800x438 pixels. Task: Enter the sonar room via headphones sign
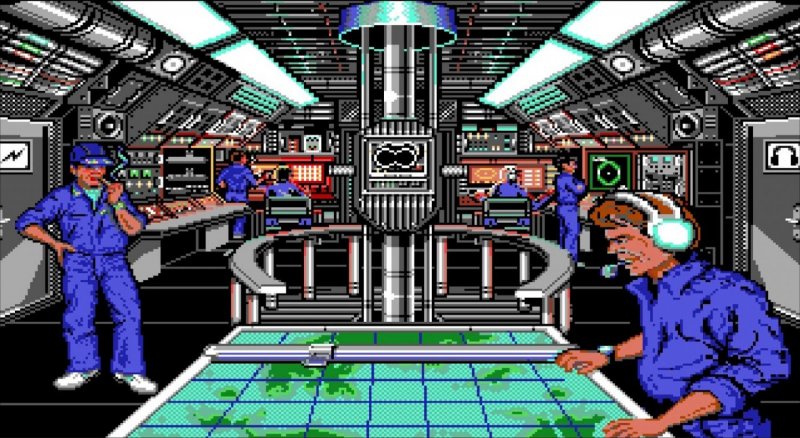tap(783, 155)
